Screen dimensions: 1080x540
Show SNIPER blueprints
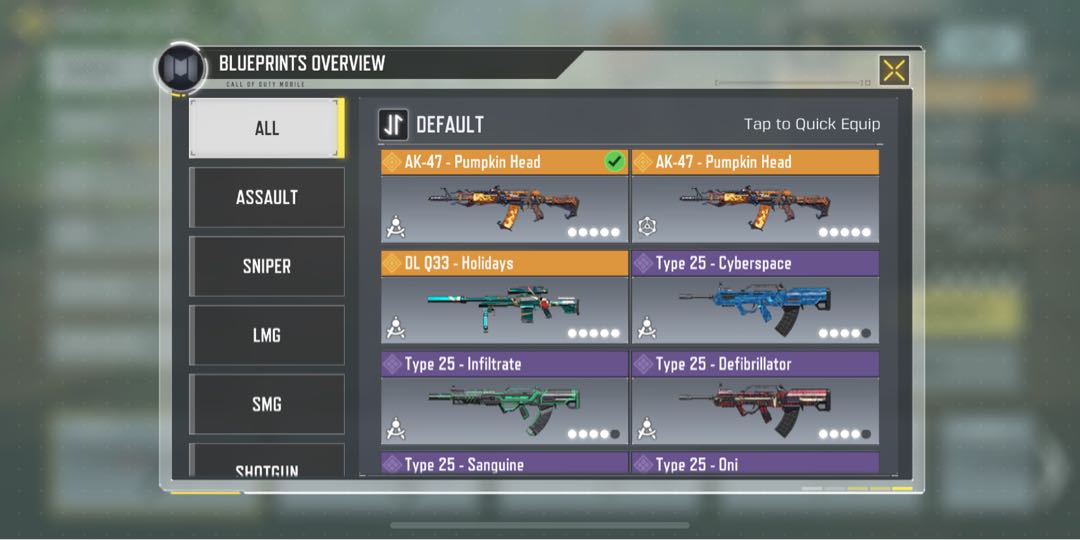click(x=266, y=266)
